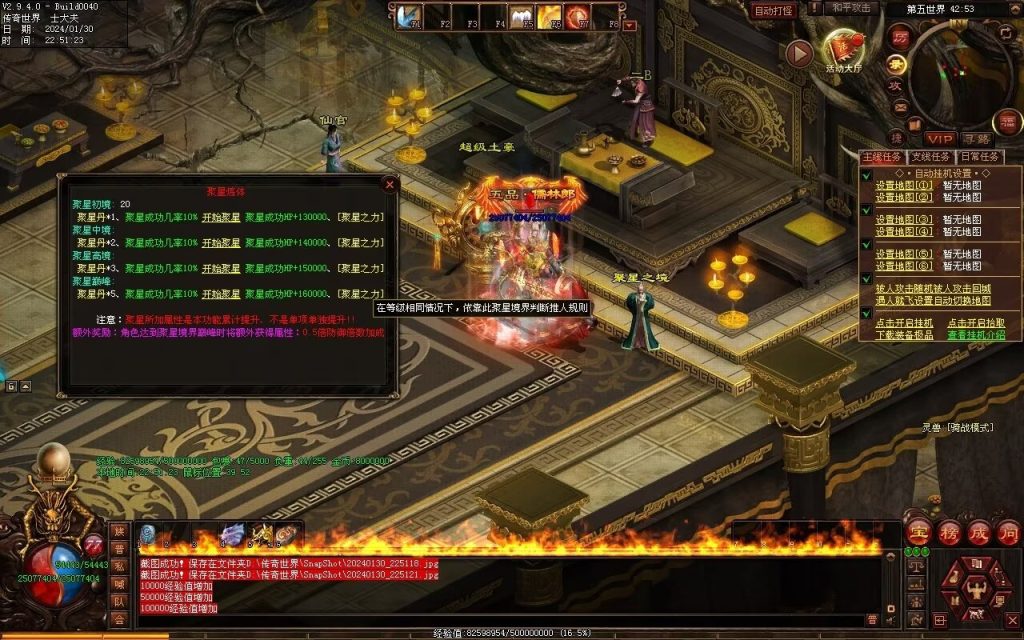Activate 寻路 pathfinding button
Image resolution: width=1024 pixels, height=640 pixels.
(x=977, y=138)
